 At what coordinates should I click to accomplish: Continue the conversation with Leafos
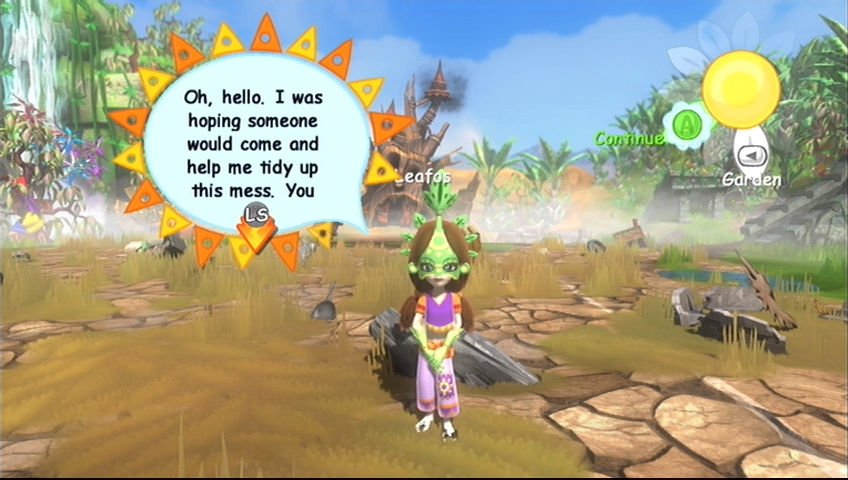[687, 125]
